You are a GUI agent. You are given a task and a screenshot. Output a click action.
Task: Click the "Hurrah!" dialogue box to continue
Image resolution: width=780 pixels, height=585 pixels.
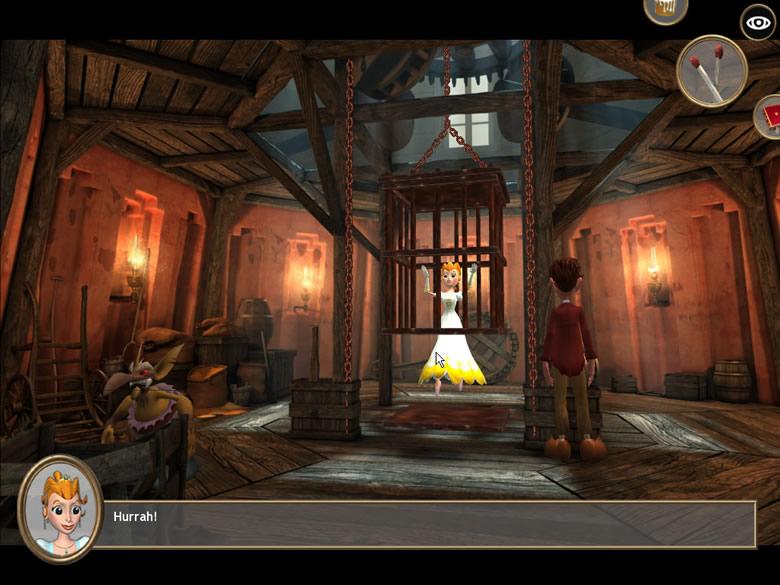tap(430, 524)
